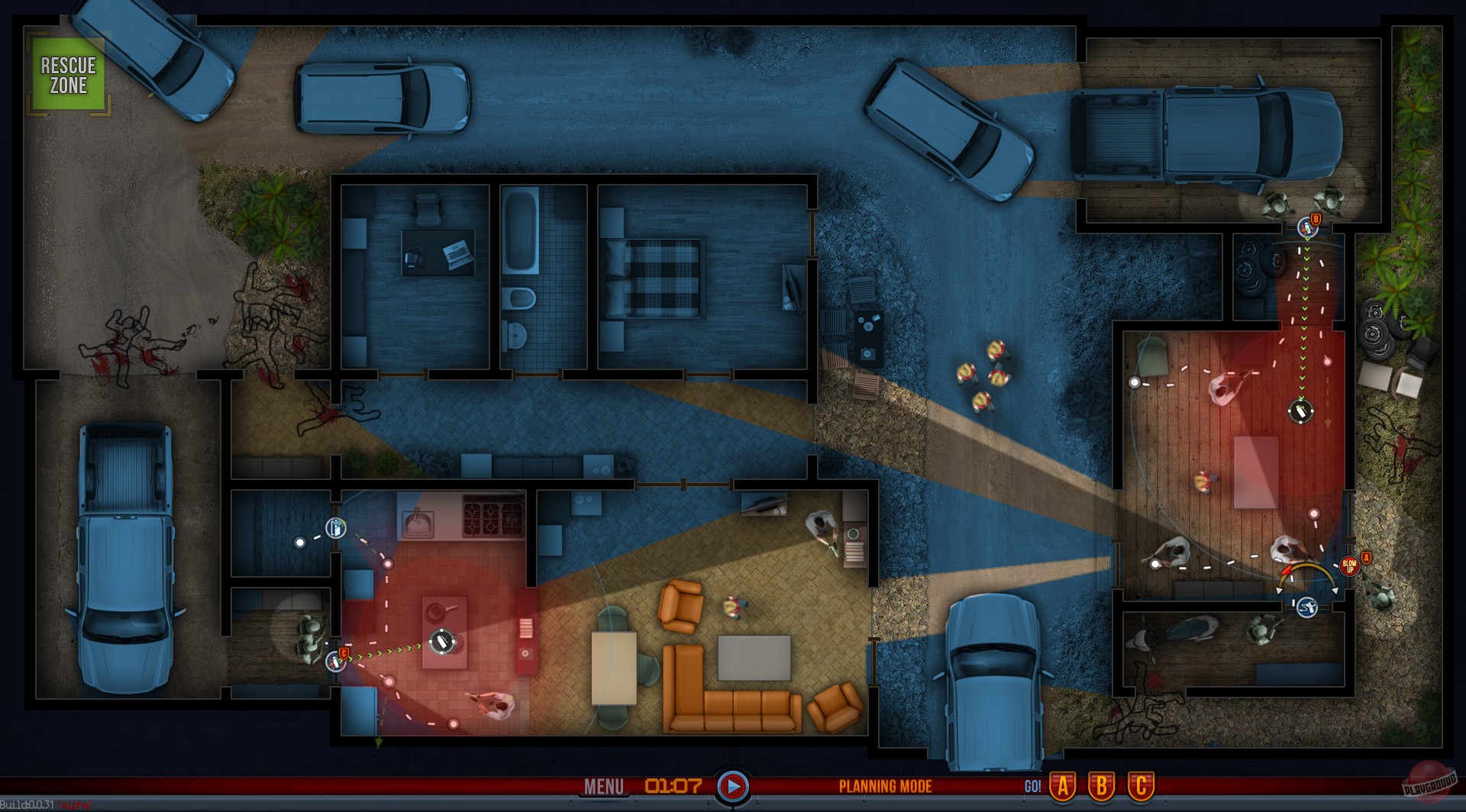The width and height of the screenshot is (1466, 812).
Task: Click the pistol icon at the breached wall doorway
Action: [x=1307, y=607]
